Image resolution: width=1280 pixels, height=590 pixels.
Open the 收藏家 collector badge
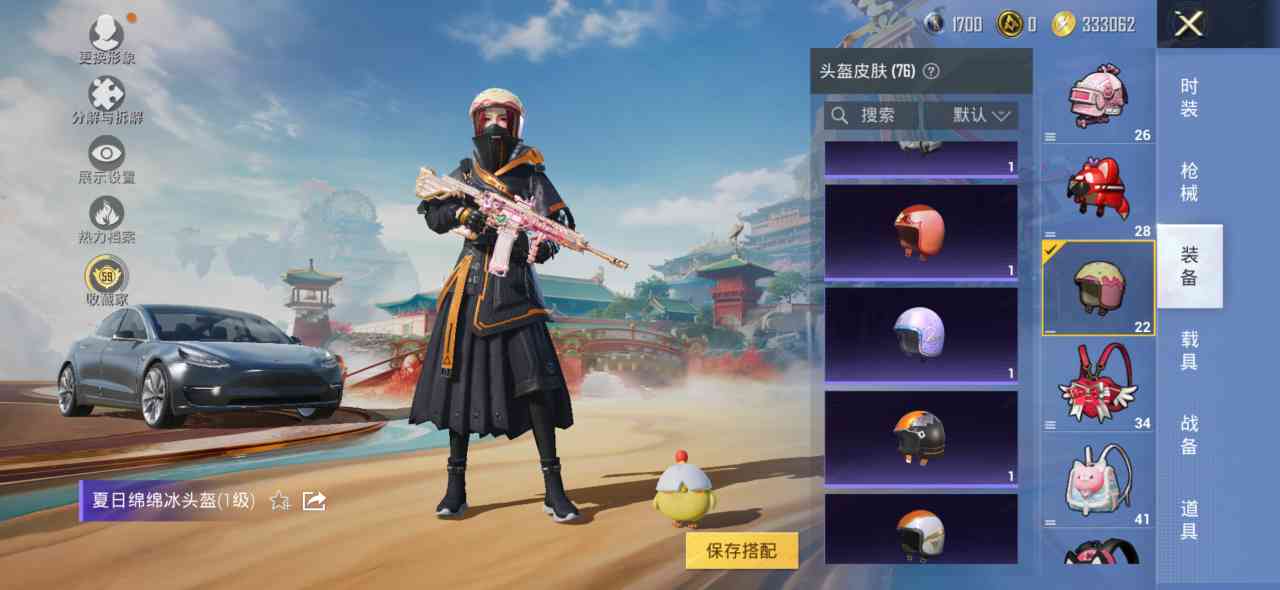106,280
